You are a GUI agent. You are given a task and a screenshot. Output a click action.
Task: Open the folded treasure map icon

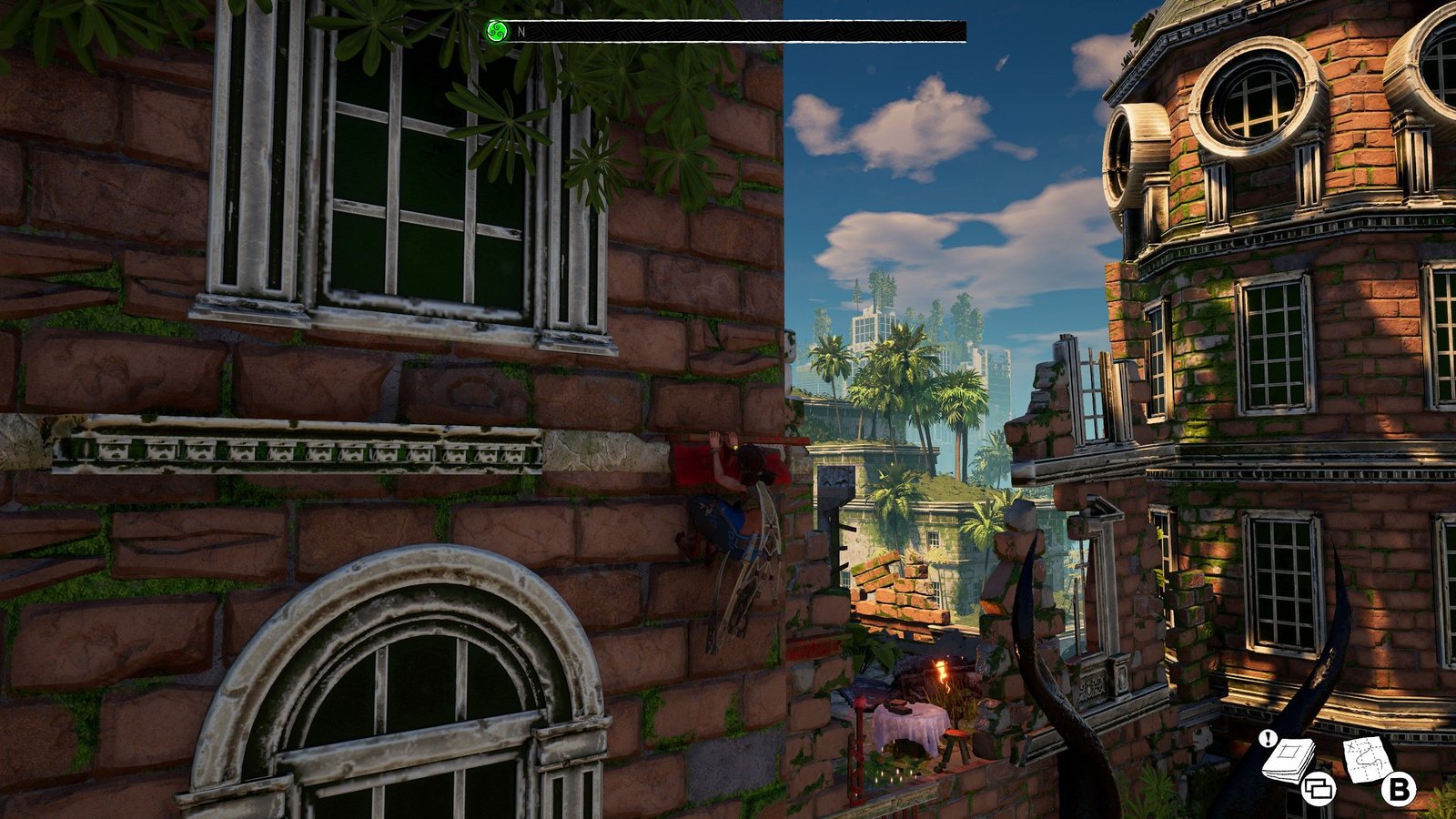click(x=1368, y=758)
